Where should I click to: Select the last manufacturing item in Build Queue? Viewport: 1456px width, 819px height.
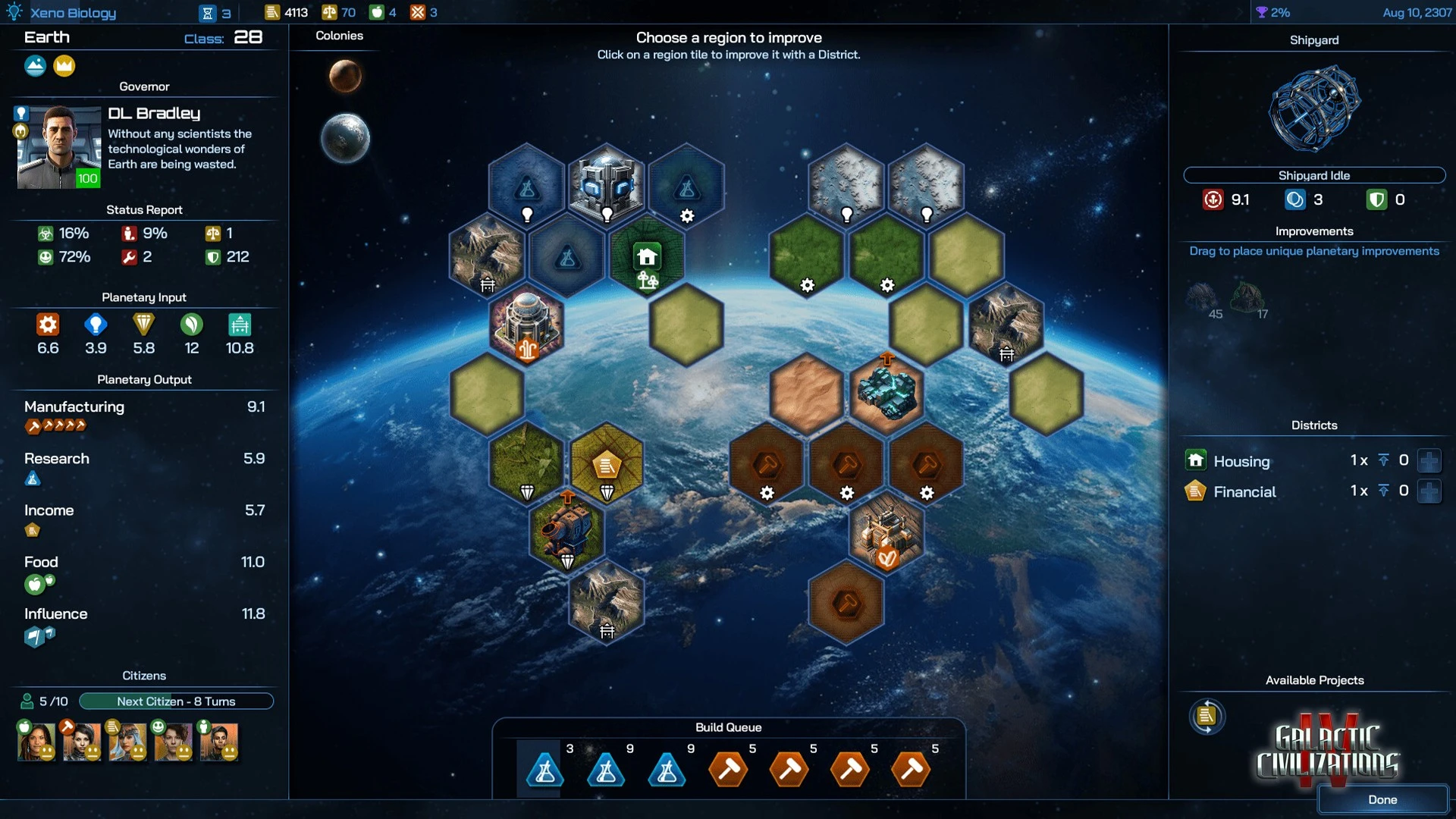click(x=911, y=770)
